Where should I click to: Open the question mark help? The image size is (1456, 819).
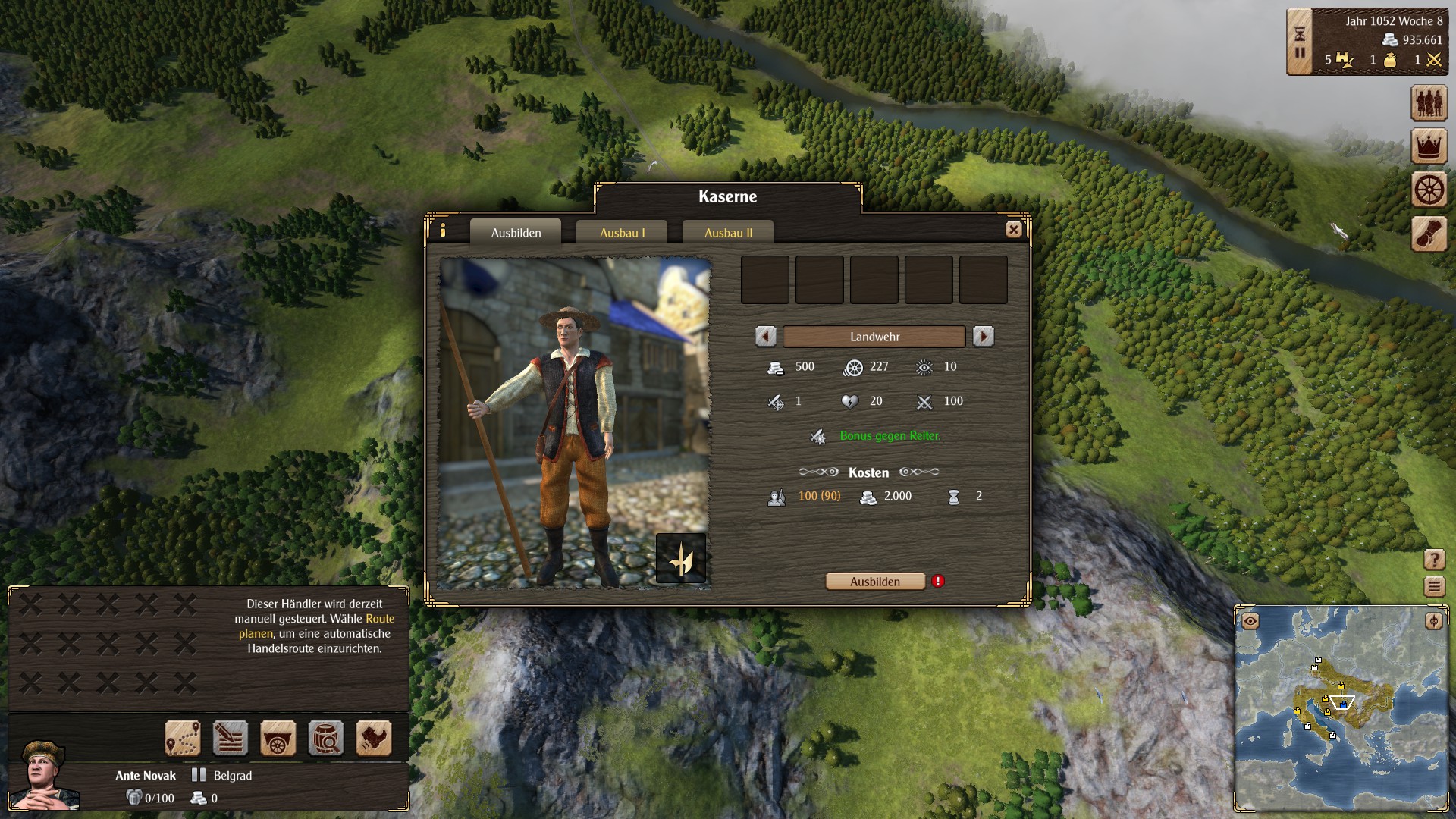click(1434, 560)
